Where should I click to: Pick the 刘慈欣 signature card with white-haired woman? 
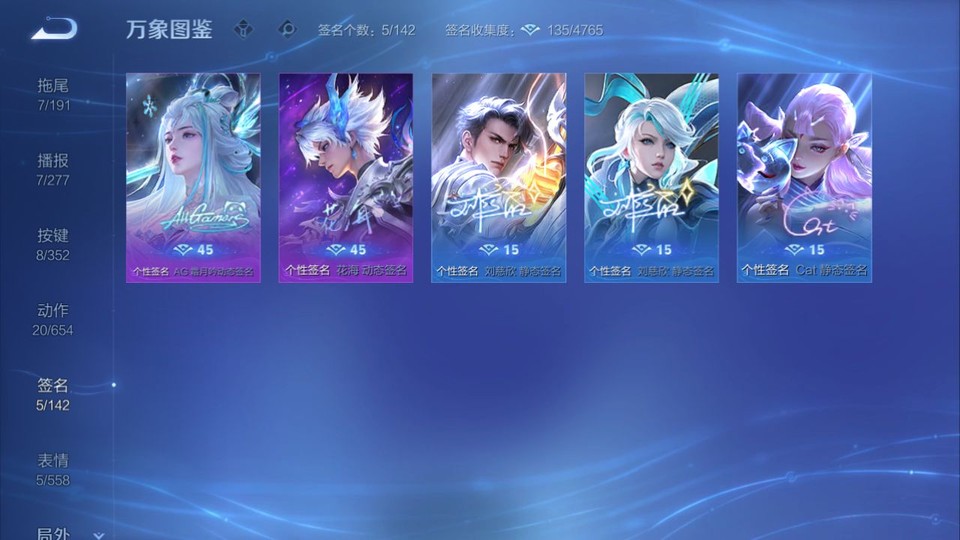(652, 177)
